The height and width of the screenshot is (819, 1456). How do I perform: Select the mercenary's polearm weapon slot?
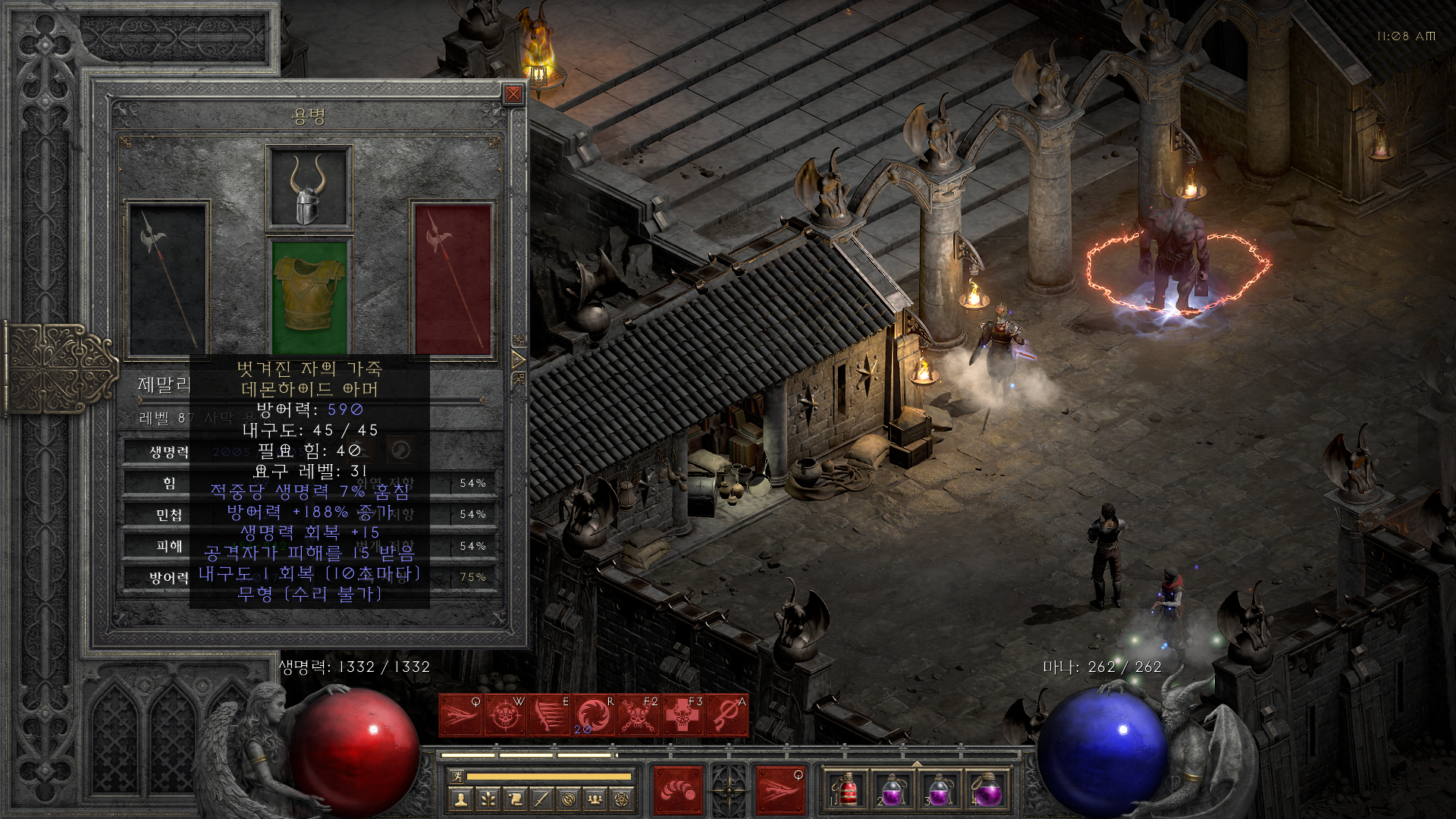click(x=167, y=278)
